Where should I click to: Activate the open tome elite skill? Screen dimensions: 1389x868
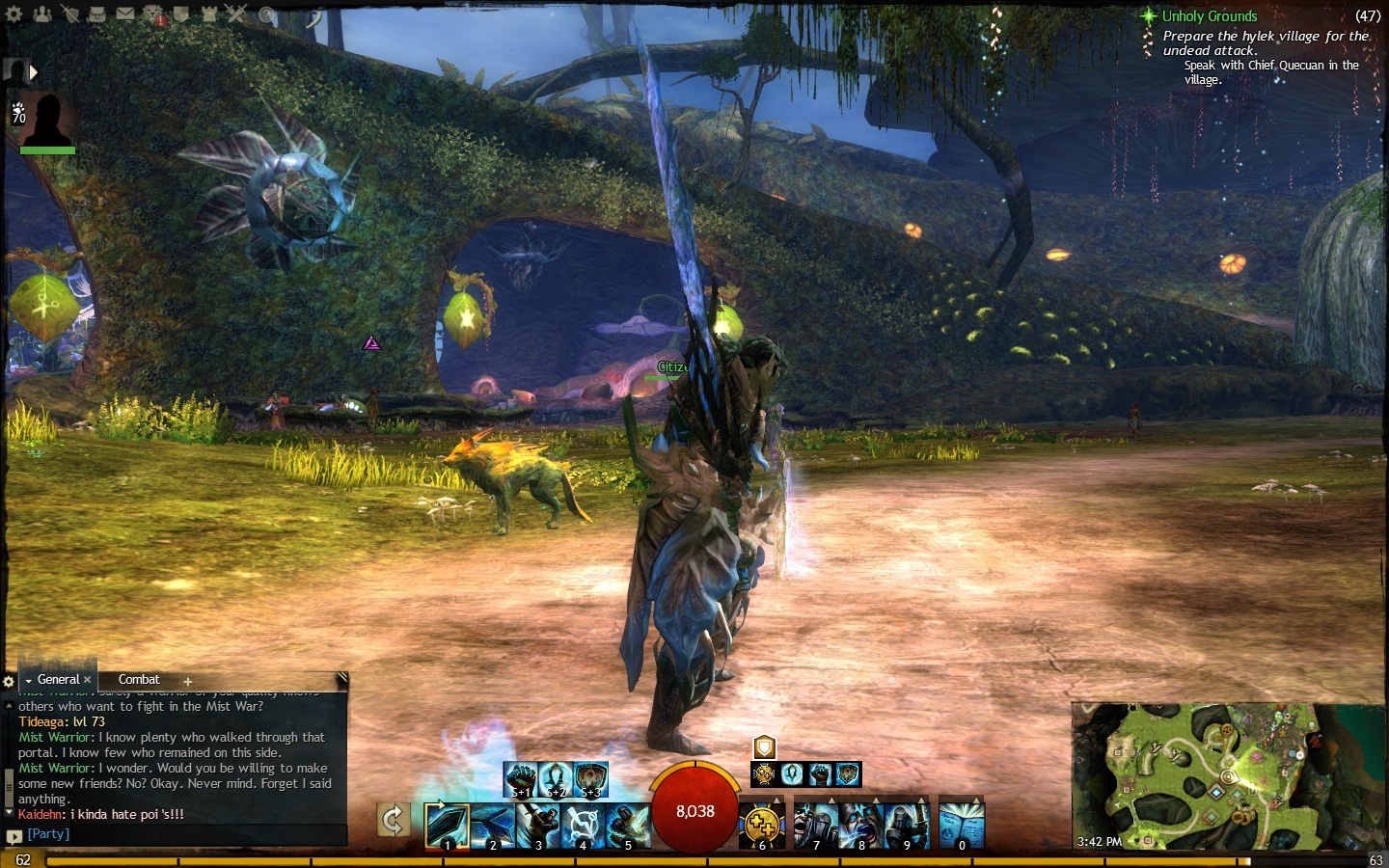pos(961,826)
